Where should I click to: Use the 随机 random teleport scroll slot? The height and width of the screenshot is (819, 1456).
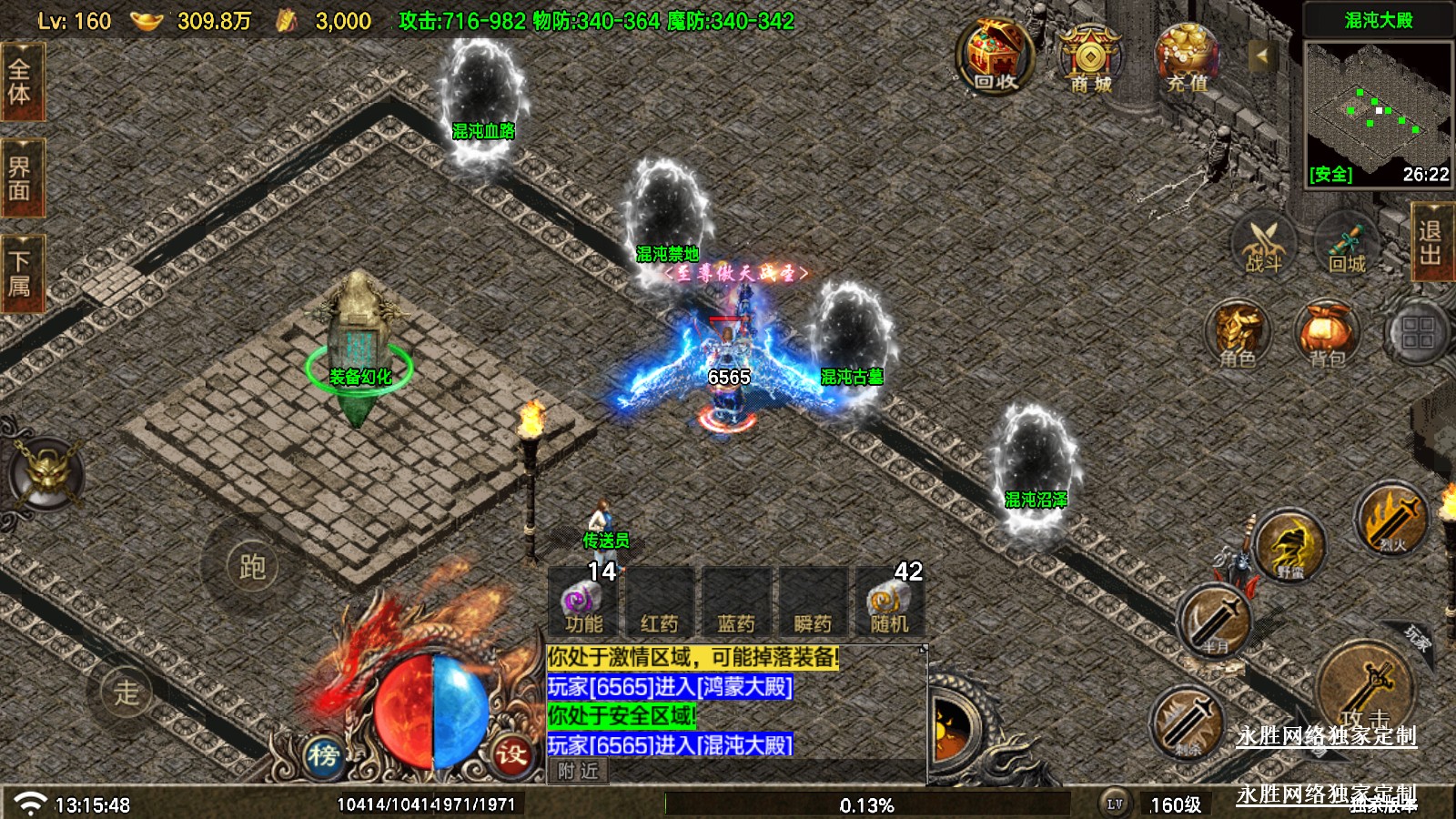[888, 602]
